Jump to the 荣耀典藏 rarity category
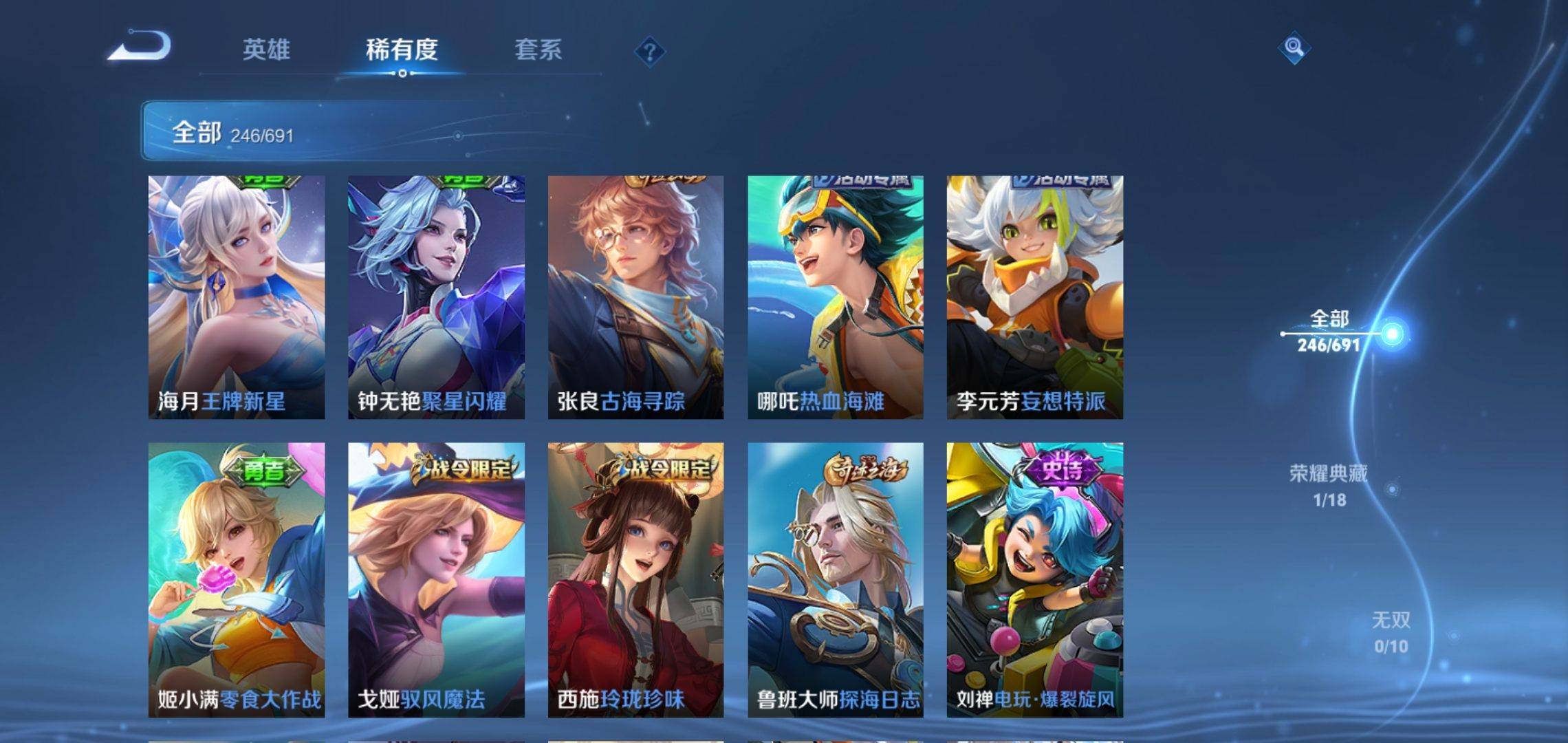 pos(1329,485)
